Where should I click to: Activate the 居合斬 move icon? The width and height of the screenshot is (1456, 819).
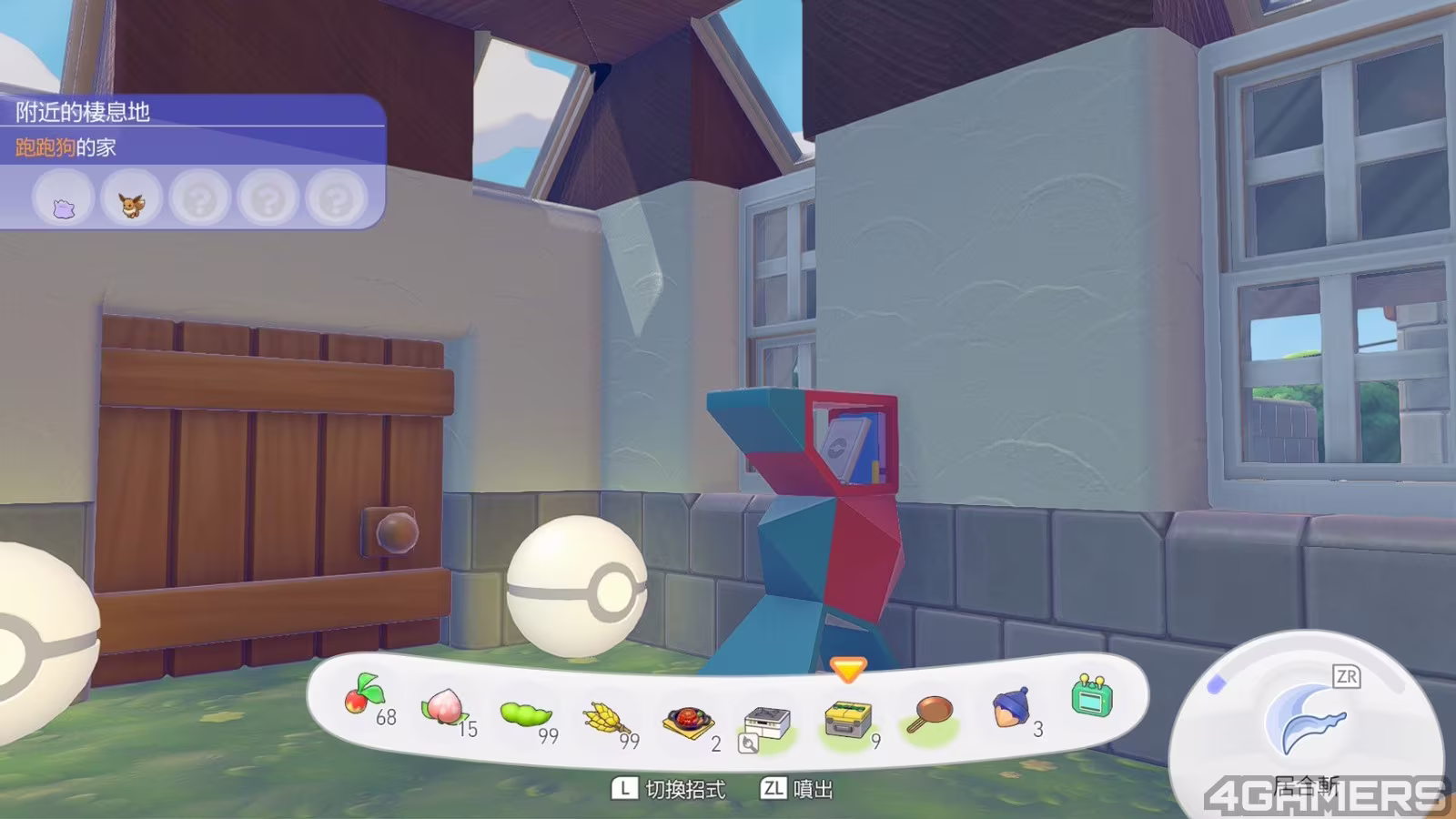(x=1304, y=721)
